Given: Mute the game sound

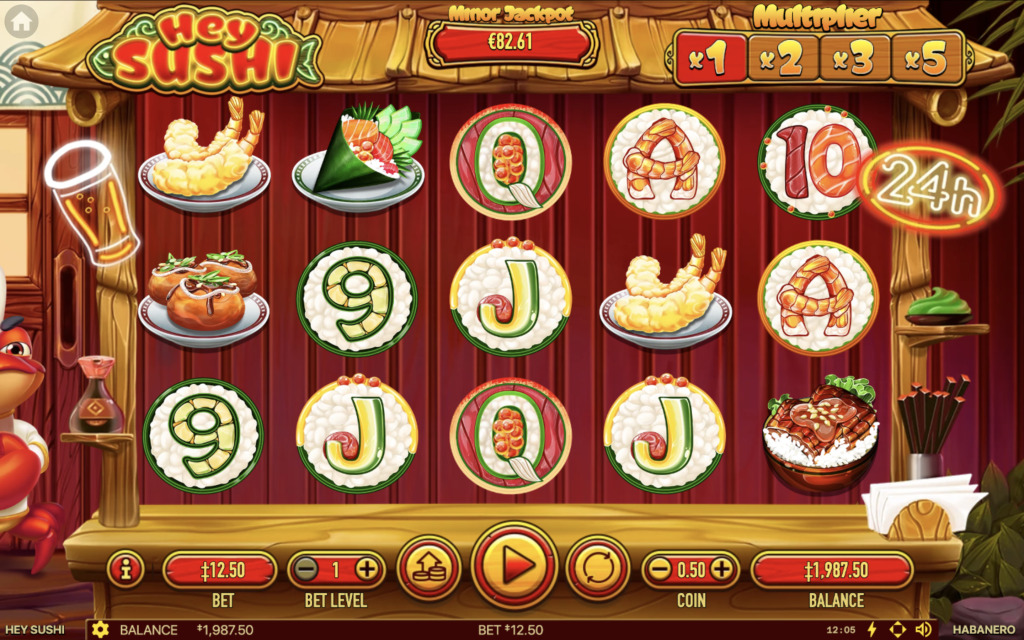Looking at the screenshot, I should point(923,630).
